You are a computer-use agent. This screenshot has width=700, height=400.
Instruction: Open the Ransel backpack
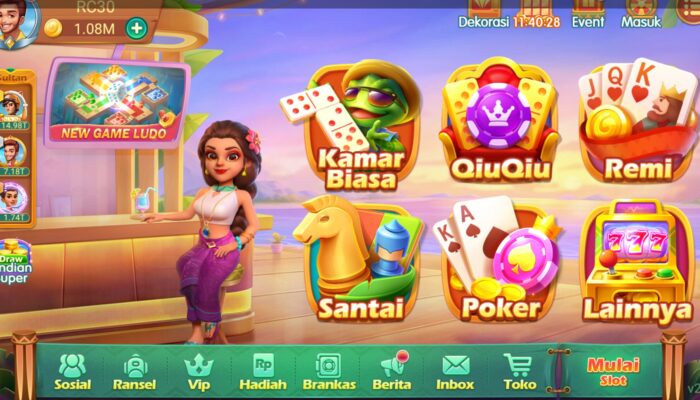(134, 371)
